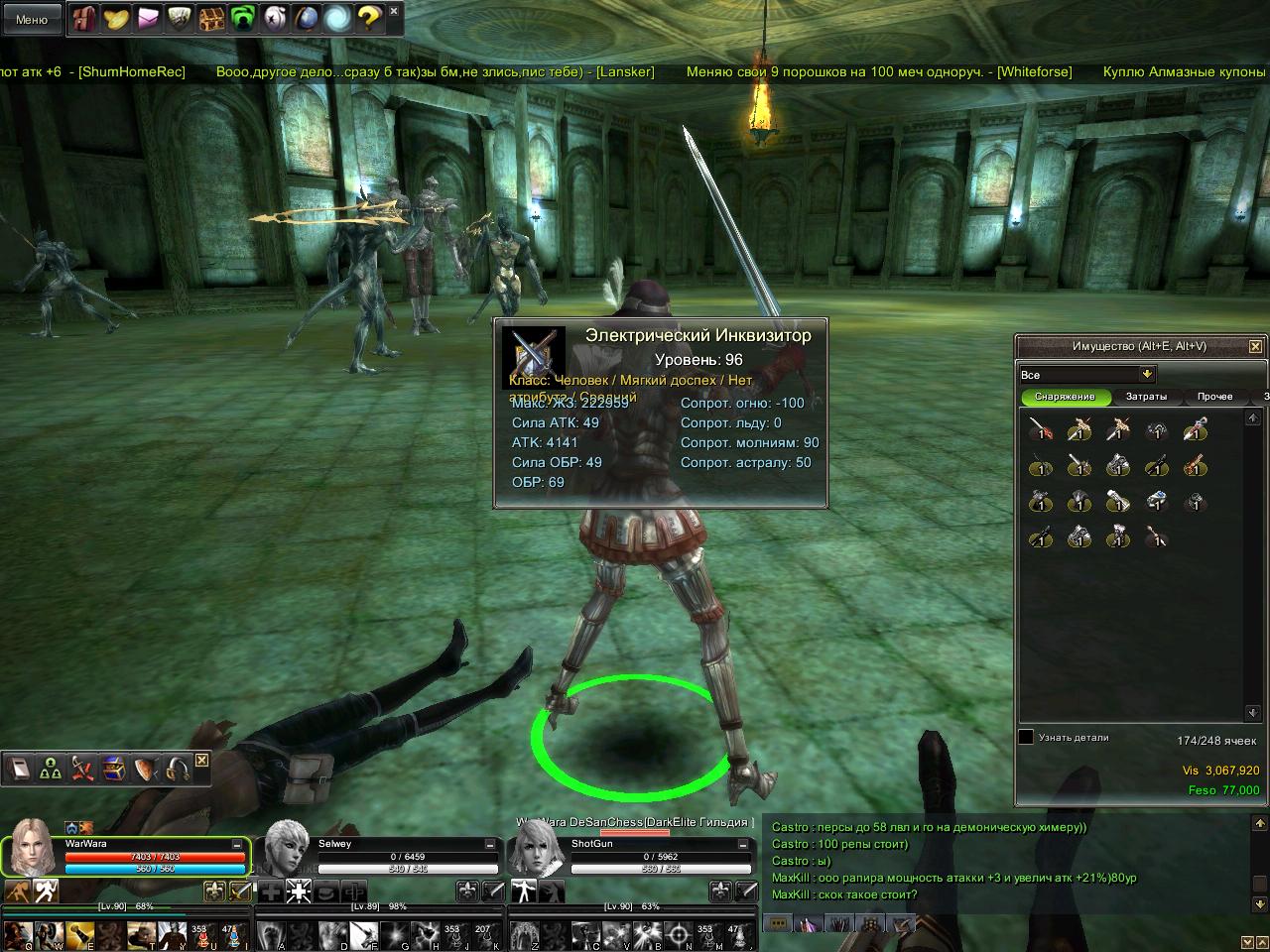Image resolution: width=1270 pixels, height=952 pixels.
Task: Click the green three-person party icon
Action: click(x=51, y=768)
